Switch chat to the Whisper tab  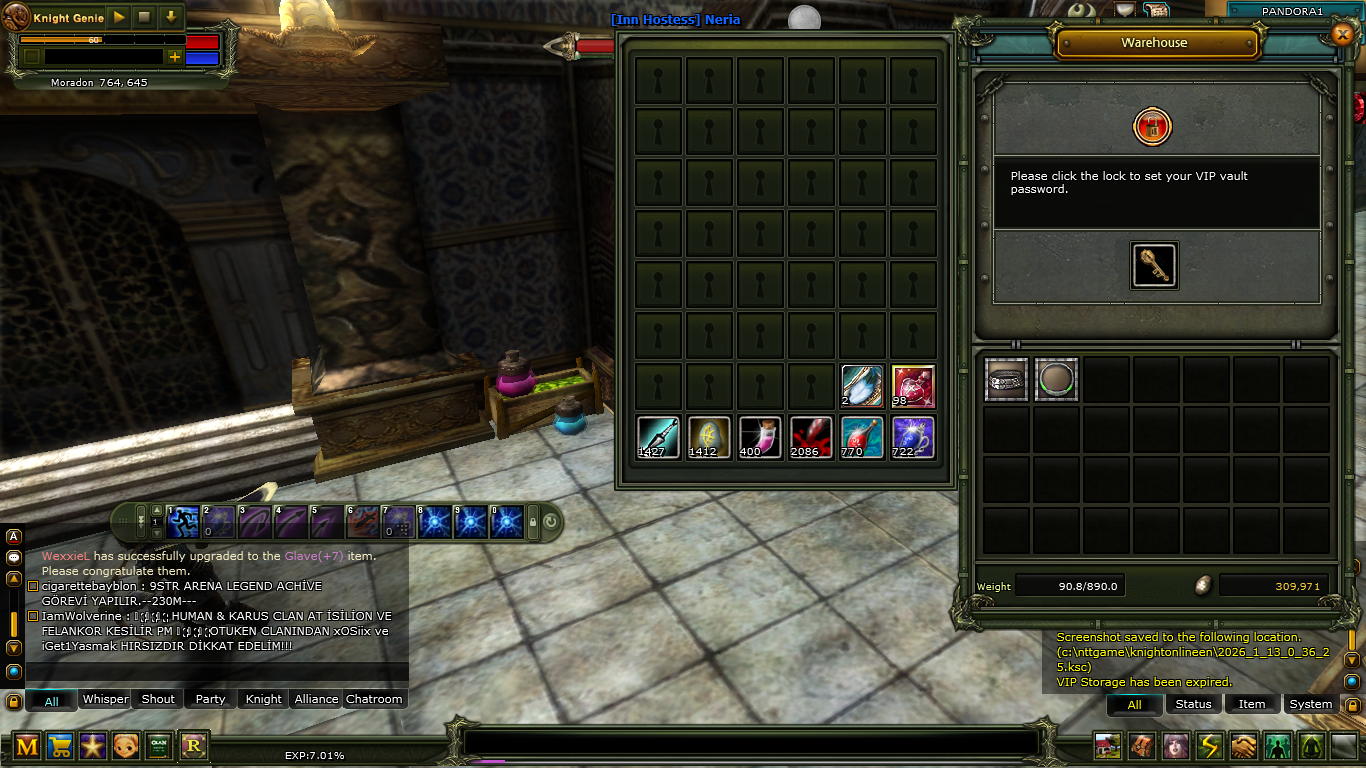coord(105,699)
